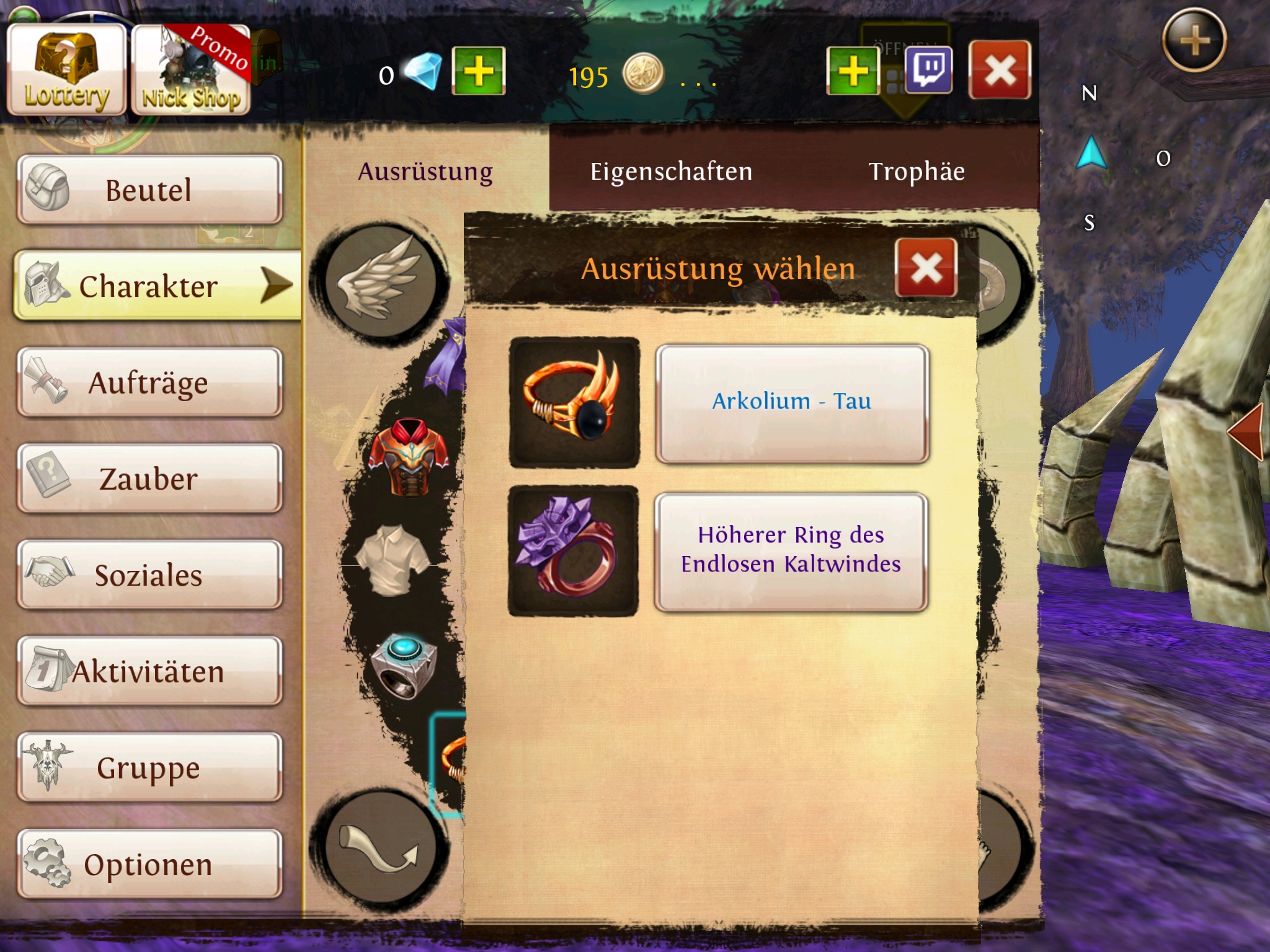Viewport: 1270px width, 952px height.
Task: Show the Aktivitäten menu
Action: pos(149,671)
